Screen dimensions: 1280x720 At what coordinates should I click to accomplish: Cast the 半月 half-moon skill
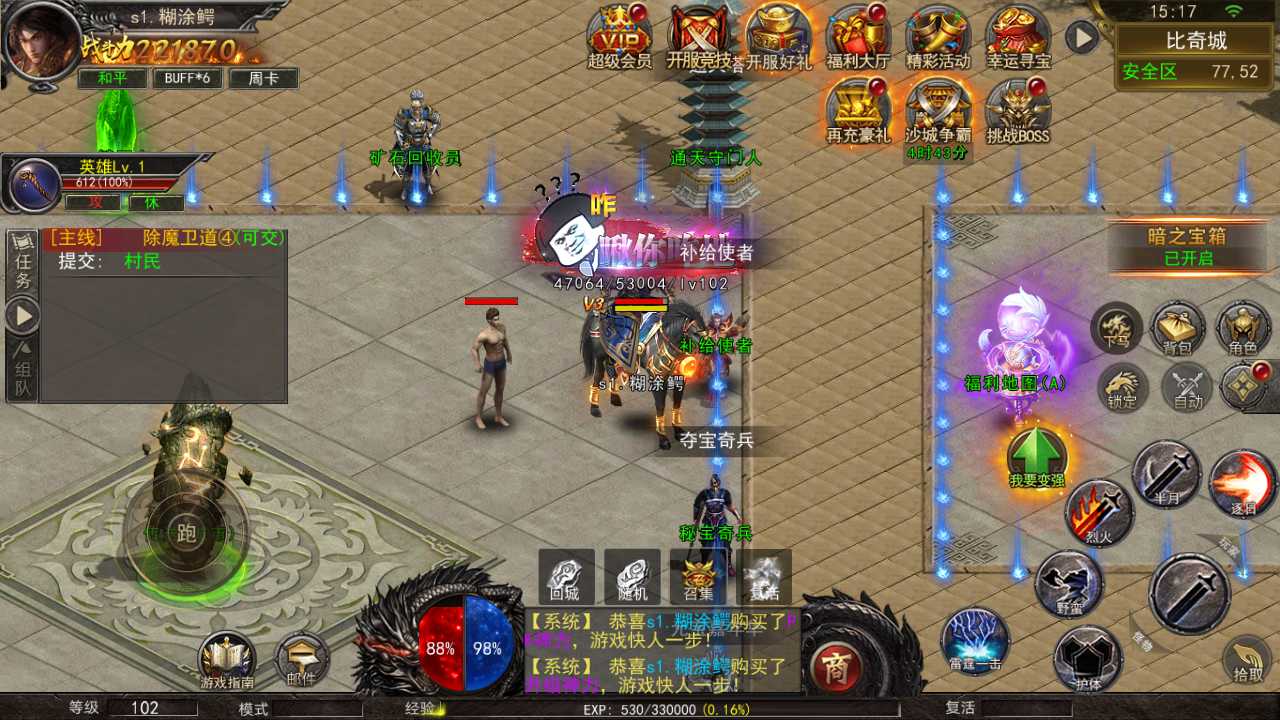1168,475
